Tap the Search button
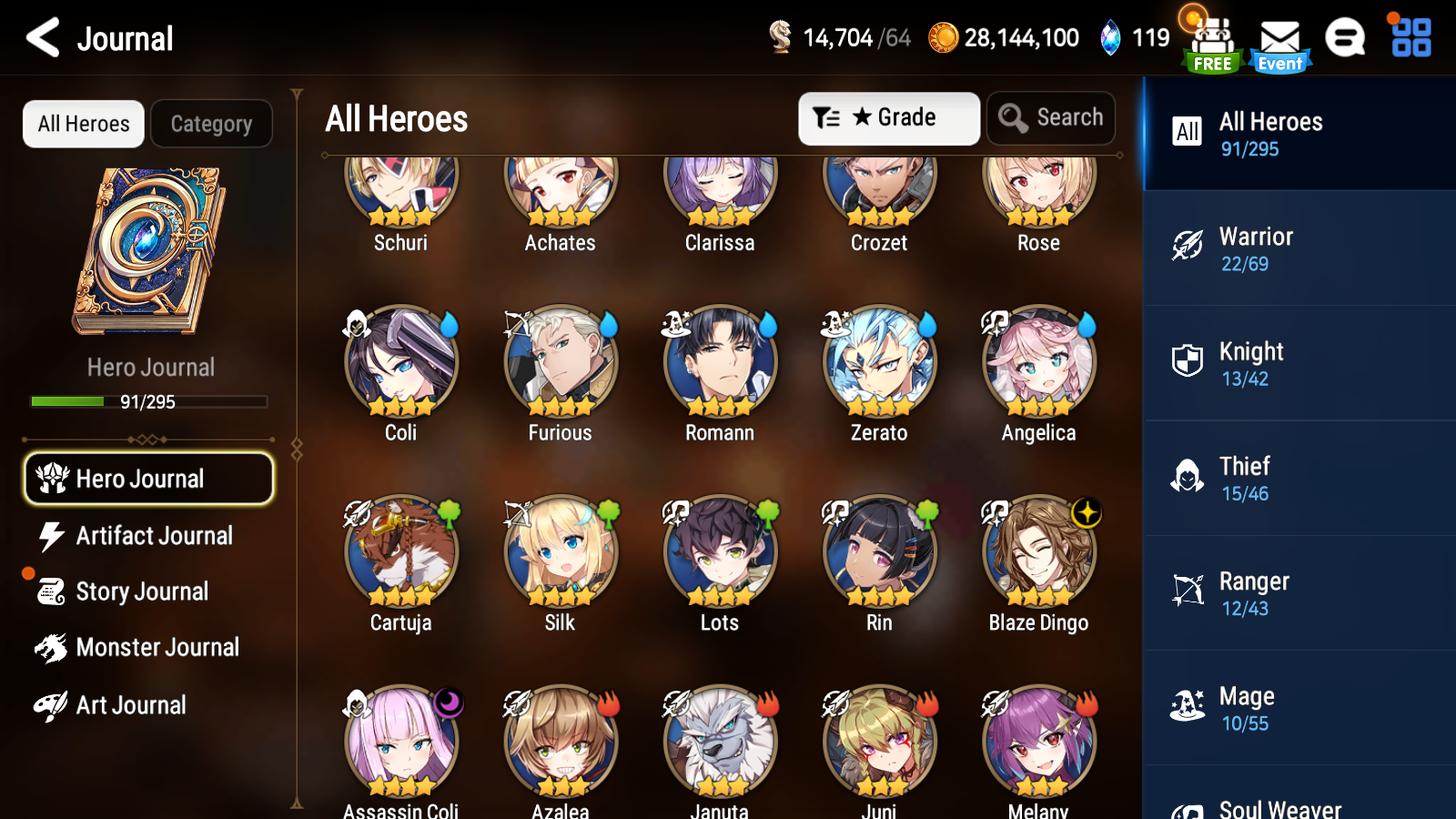The width and height of the screenshot is (1456, 819). click(1051, 117)
